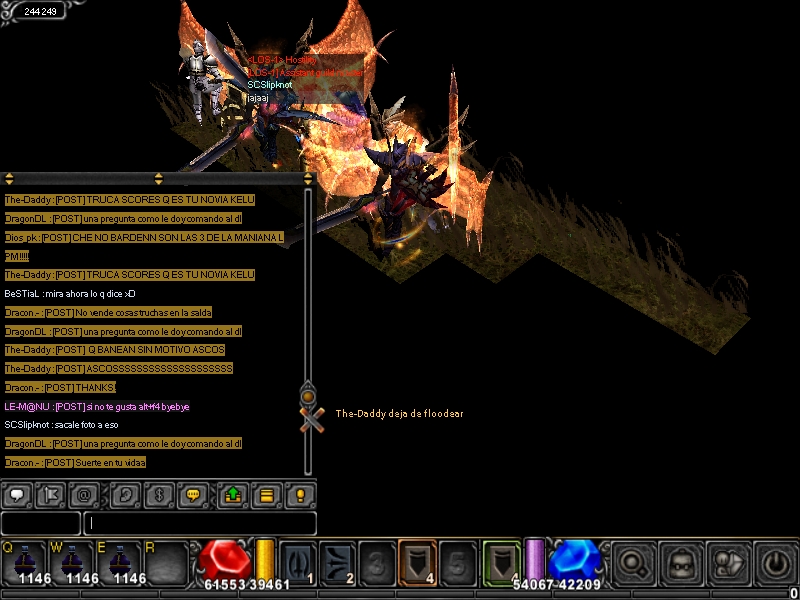Open the magnifying glass search menu
The image size is (800, 600).
[x=631, y=561]
